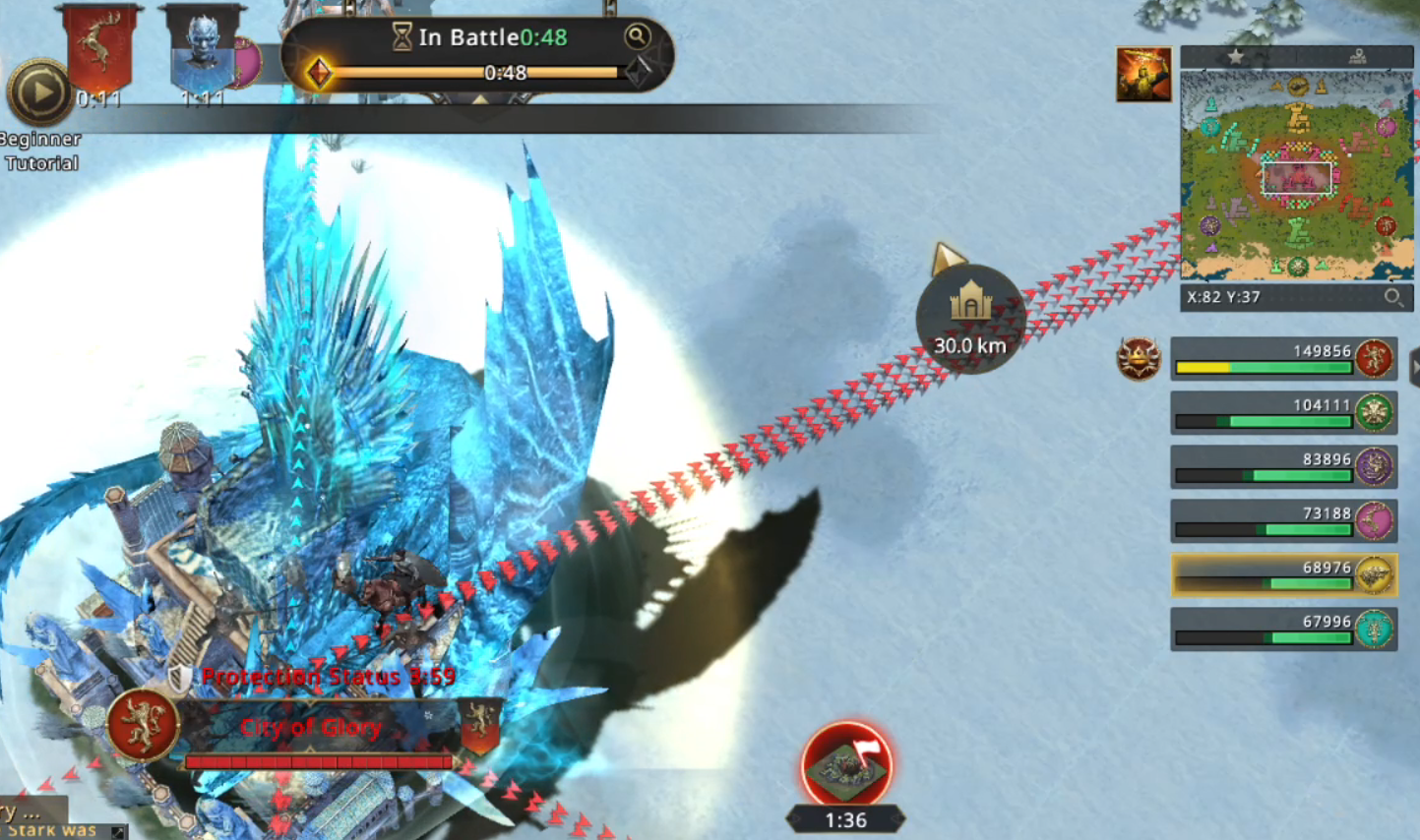1420x840 pixels.
Task: Switch to the map pin tab
Action: tap(1357, 57)
